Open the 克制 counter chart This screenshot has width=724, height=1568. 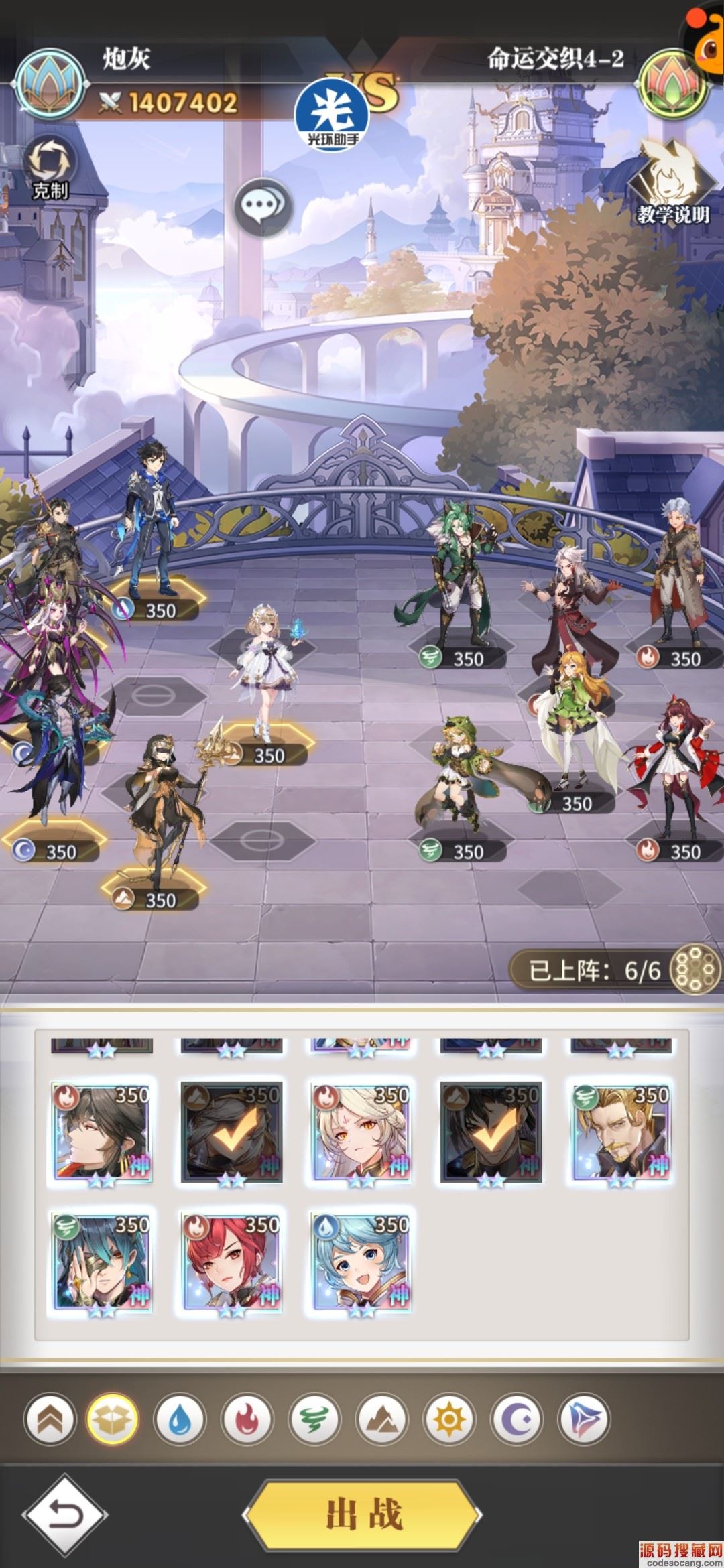pyautogui.click(x=50, y=168)
